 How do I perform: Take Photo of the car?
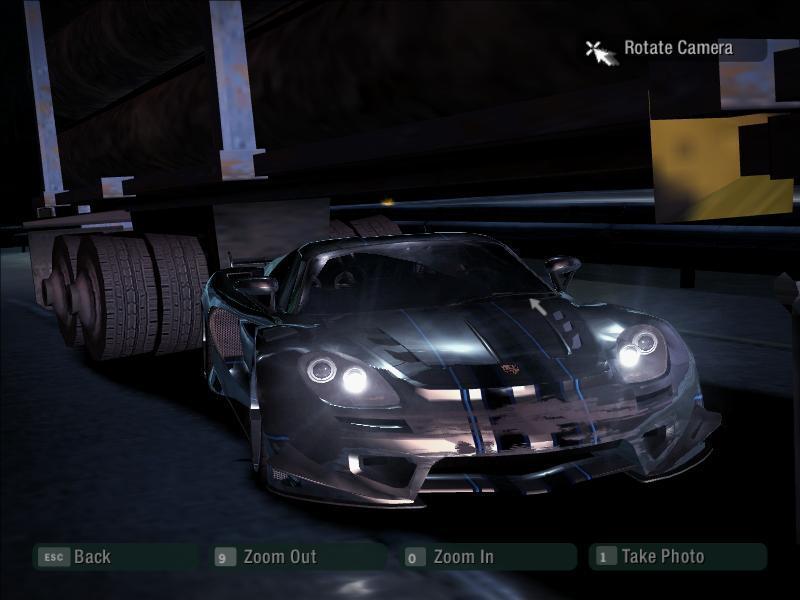pyautogui.click(x=662, y=557)
